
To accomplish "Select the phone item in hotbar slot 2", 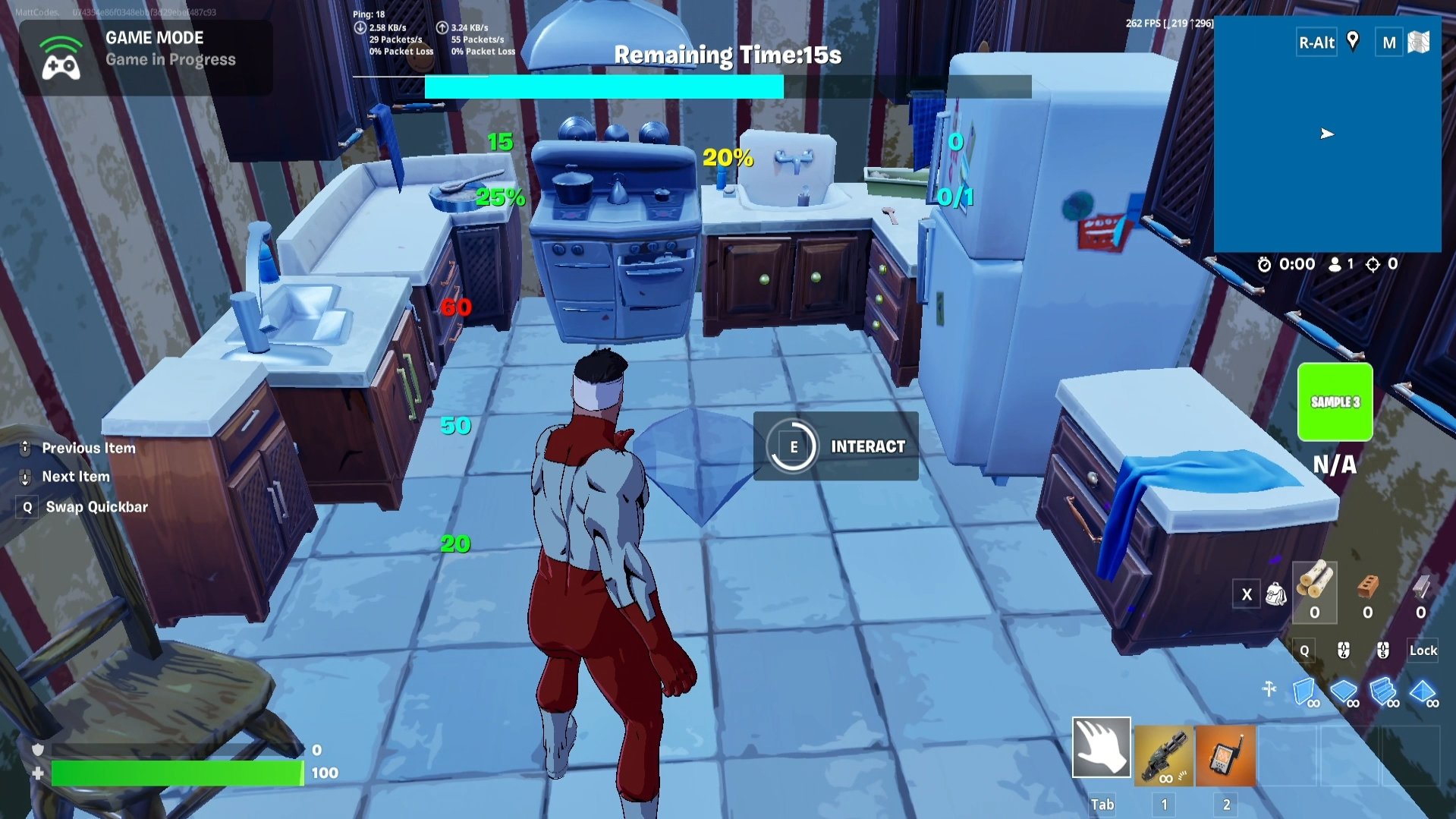I will click(x=1225, y=757).
